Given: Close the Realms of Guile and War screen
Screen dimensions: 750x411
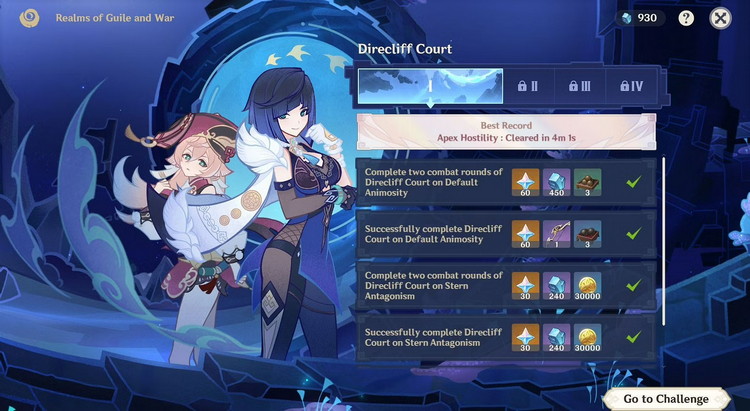Looking at the screenshot, I should click(x=720, y=18).
